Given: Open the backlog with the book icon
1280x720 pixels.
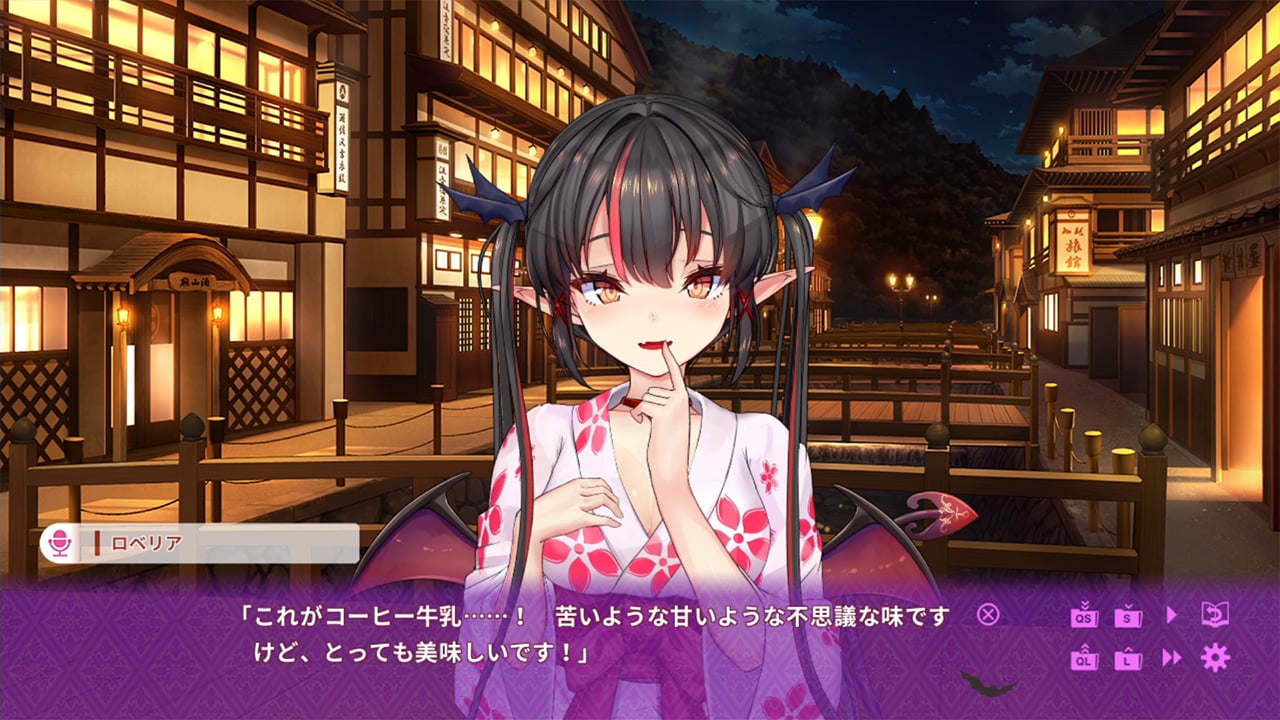Looking at the screenshot, I should point(1216,614).
